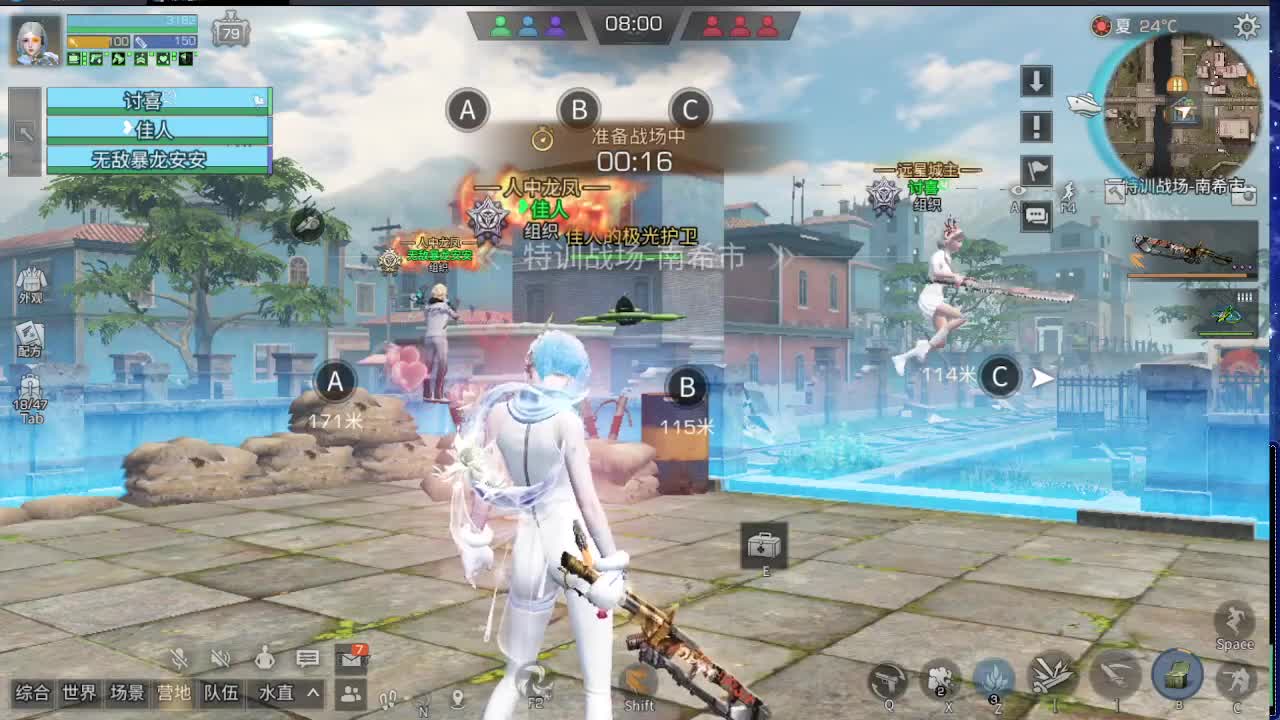Mute the microphone in the chat bar
The image size is (1280, 720).
(179, 658)
